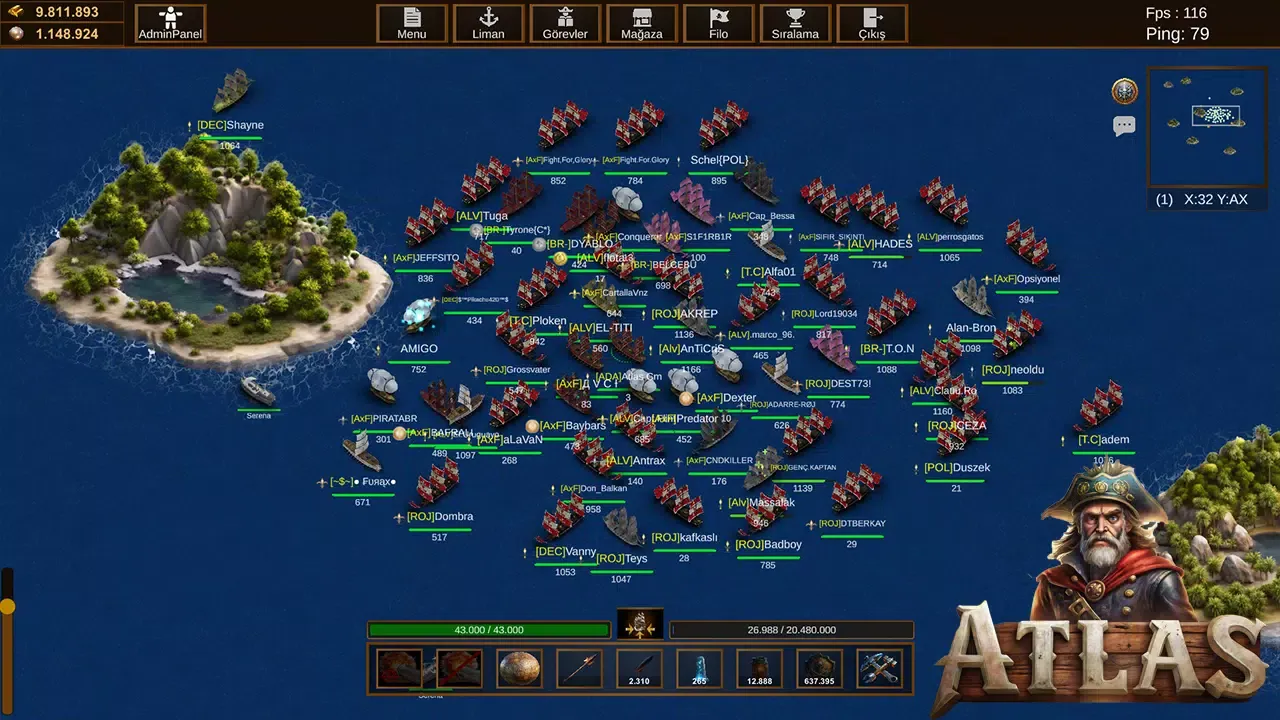Open the Liman (harbor) anchor icon

tap(488, 22)
